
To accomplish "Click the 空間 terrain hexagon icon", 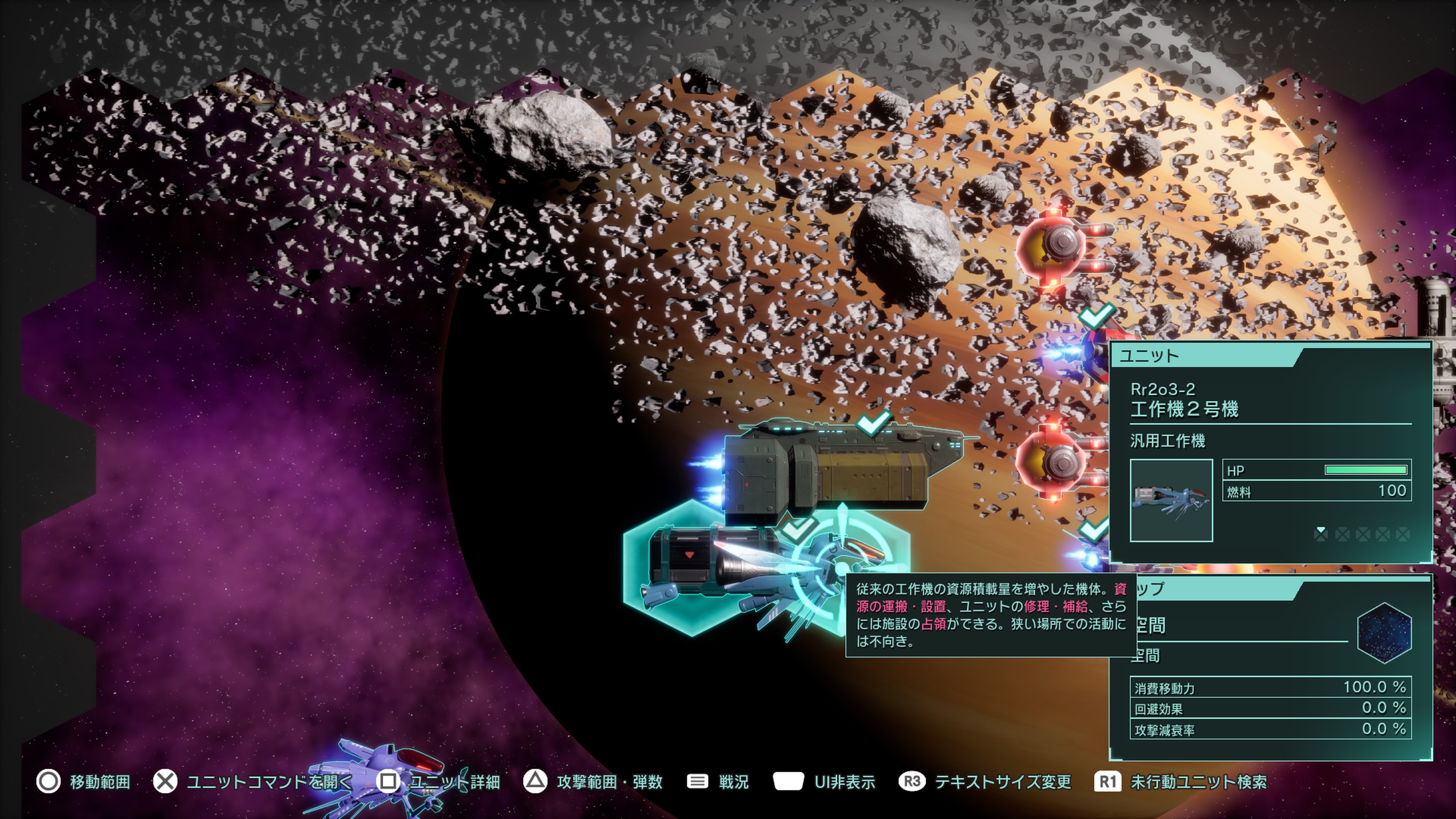I will (1384, 632).
